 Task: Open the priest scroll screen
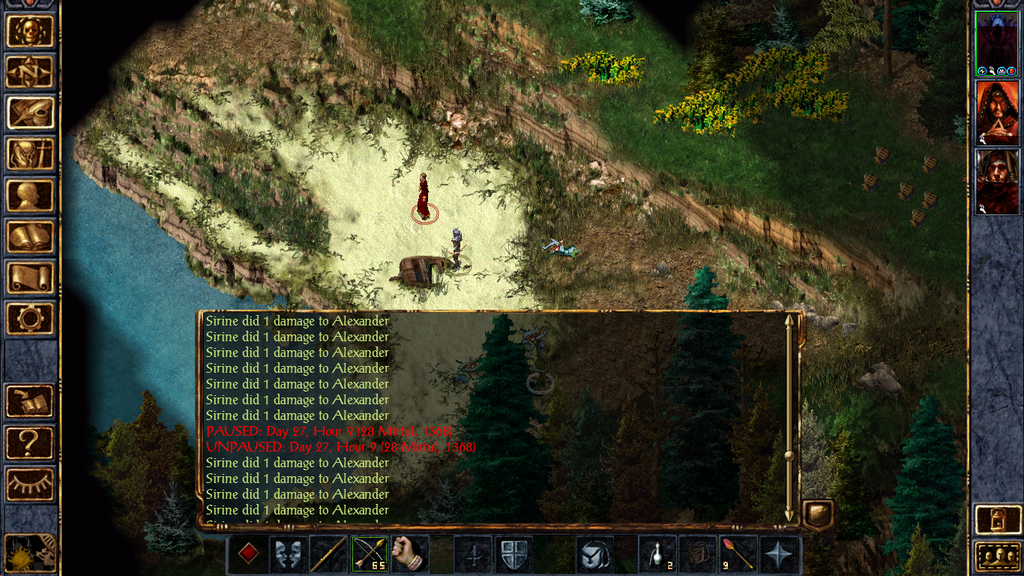point(30,278)
